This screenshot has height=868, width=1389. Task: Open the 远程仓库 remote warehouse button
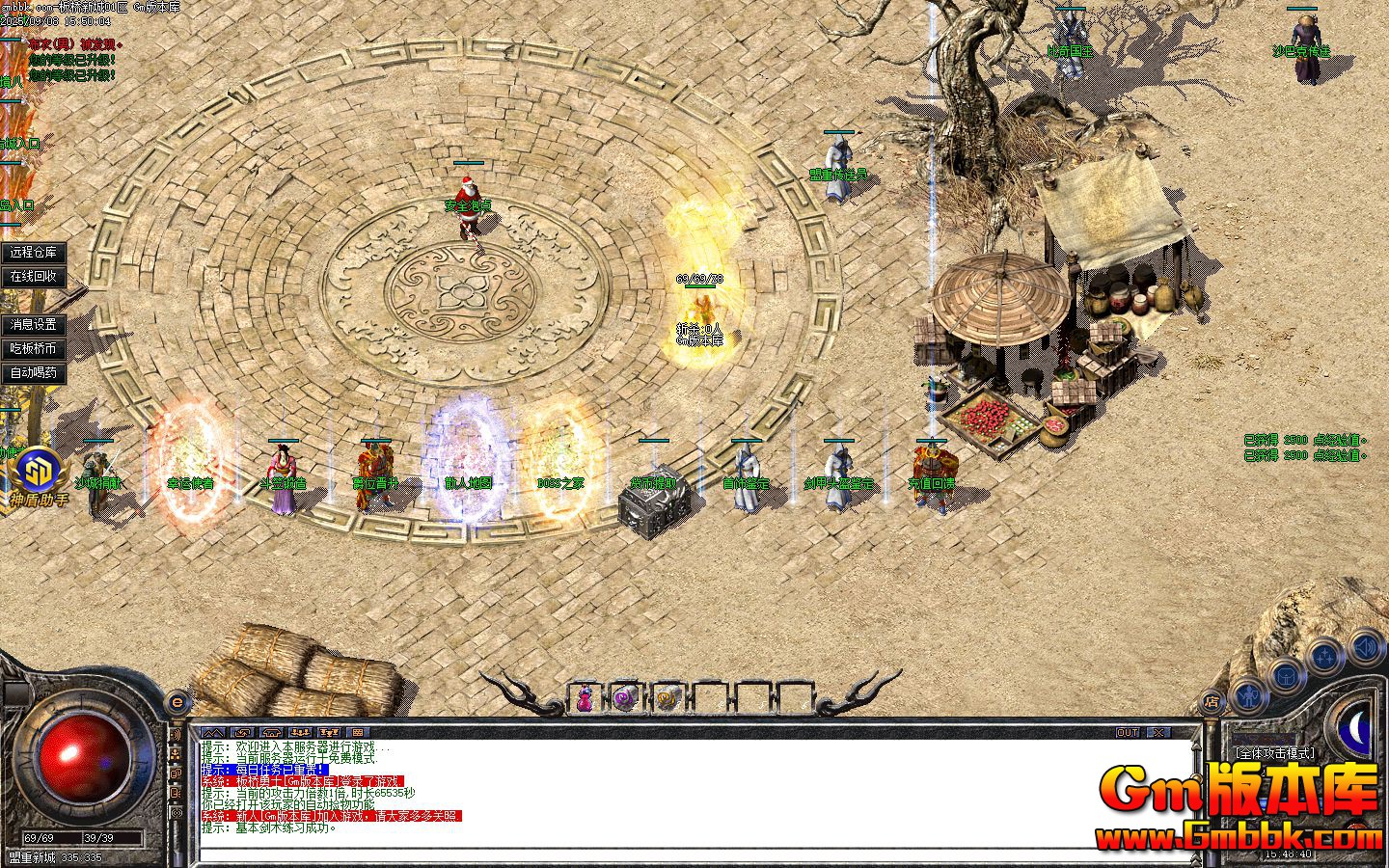pos(34,253)
